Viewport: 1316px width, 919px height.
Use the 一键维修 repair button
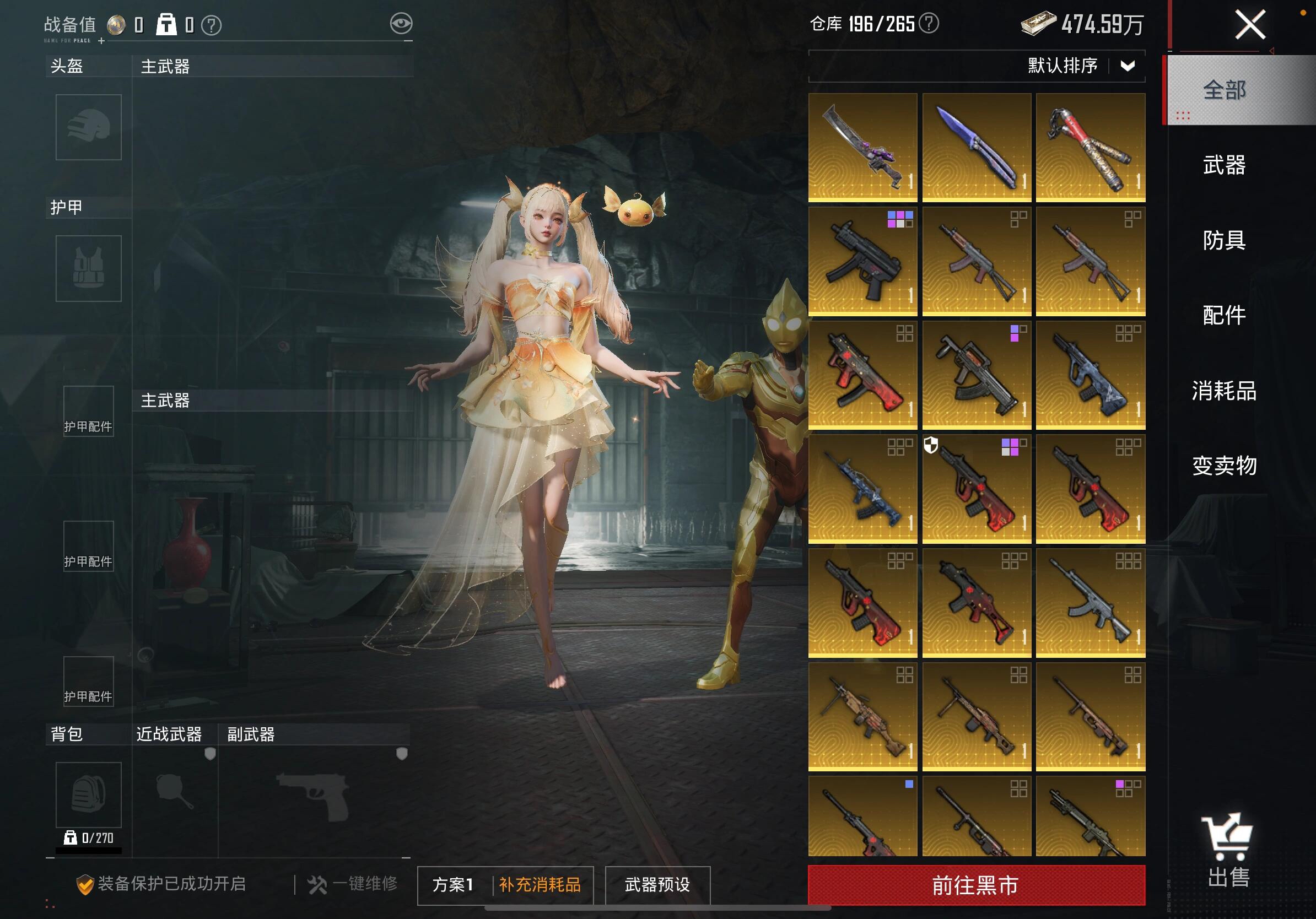pyautogui.click(x=353, y=884)
